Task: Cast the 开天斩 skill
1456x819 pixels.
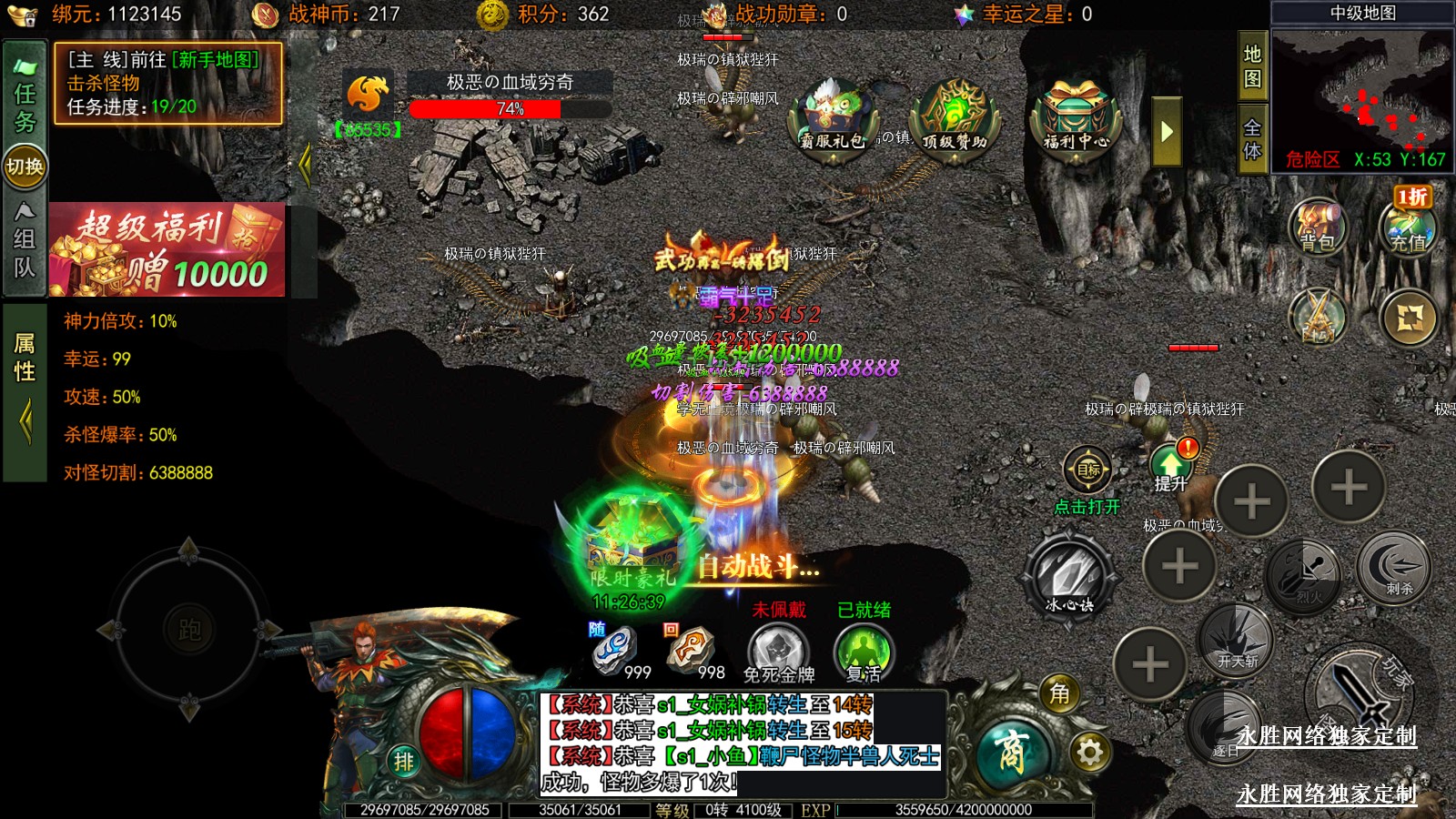Action: click(x=1236, y=639)
